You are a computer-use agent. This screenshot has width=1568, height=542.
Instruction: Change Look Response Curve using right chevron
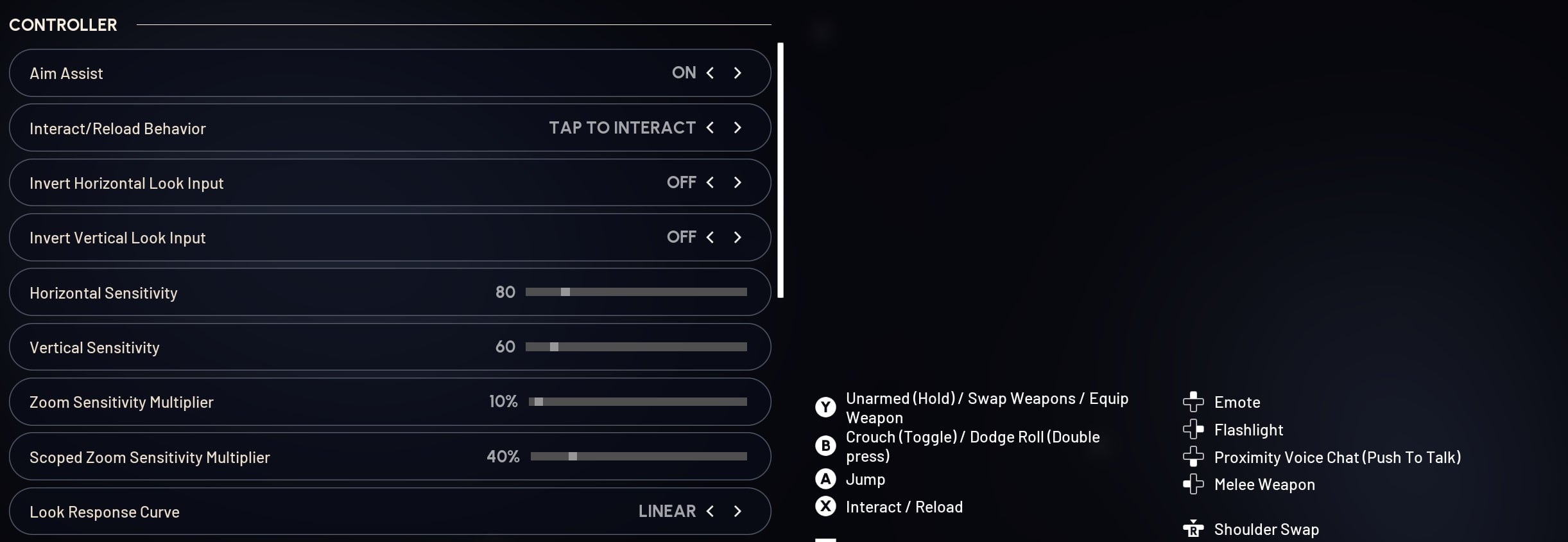pyautogui.click(x=737, y=511)
